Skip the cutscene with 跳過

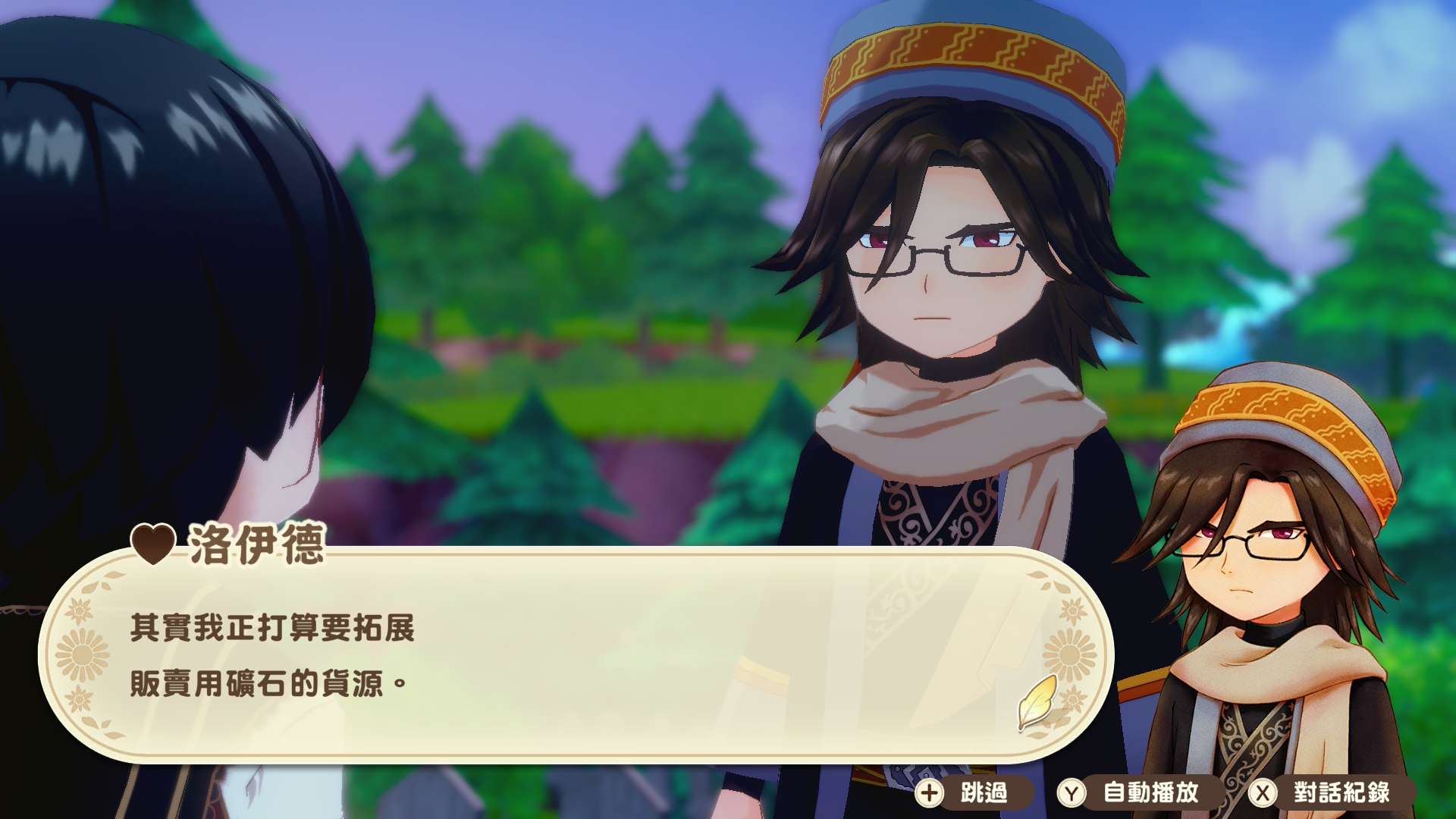pos(971,793)
